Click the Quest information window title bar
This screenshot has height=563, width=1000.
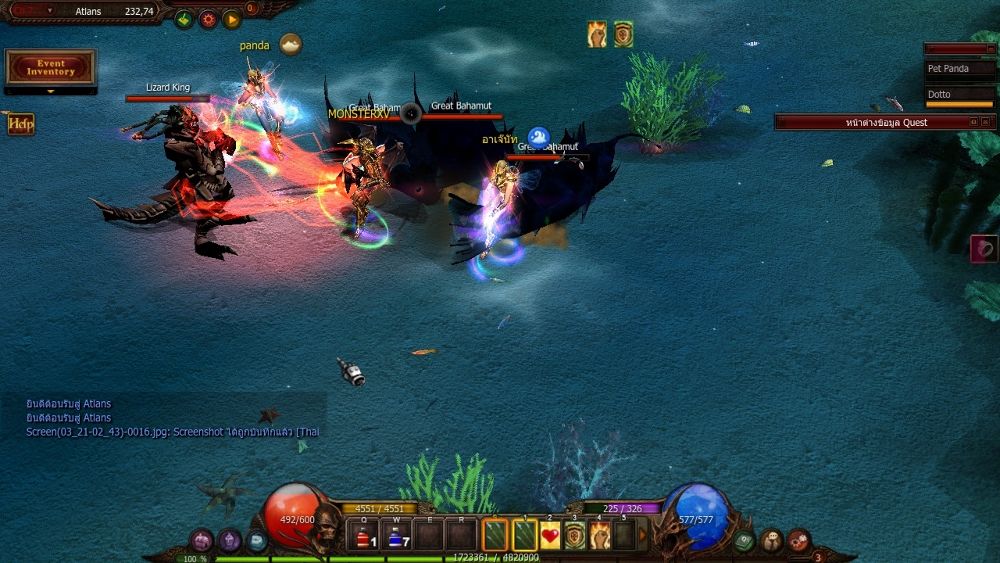tap(872, 122)
